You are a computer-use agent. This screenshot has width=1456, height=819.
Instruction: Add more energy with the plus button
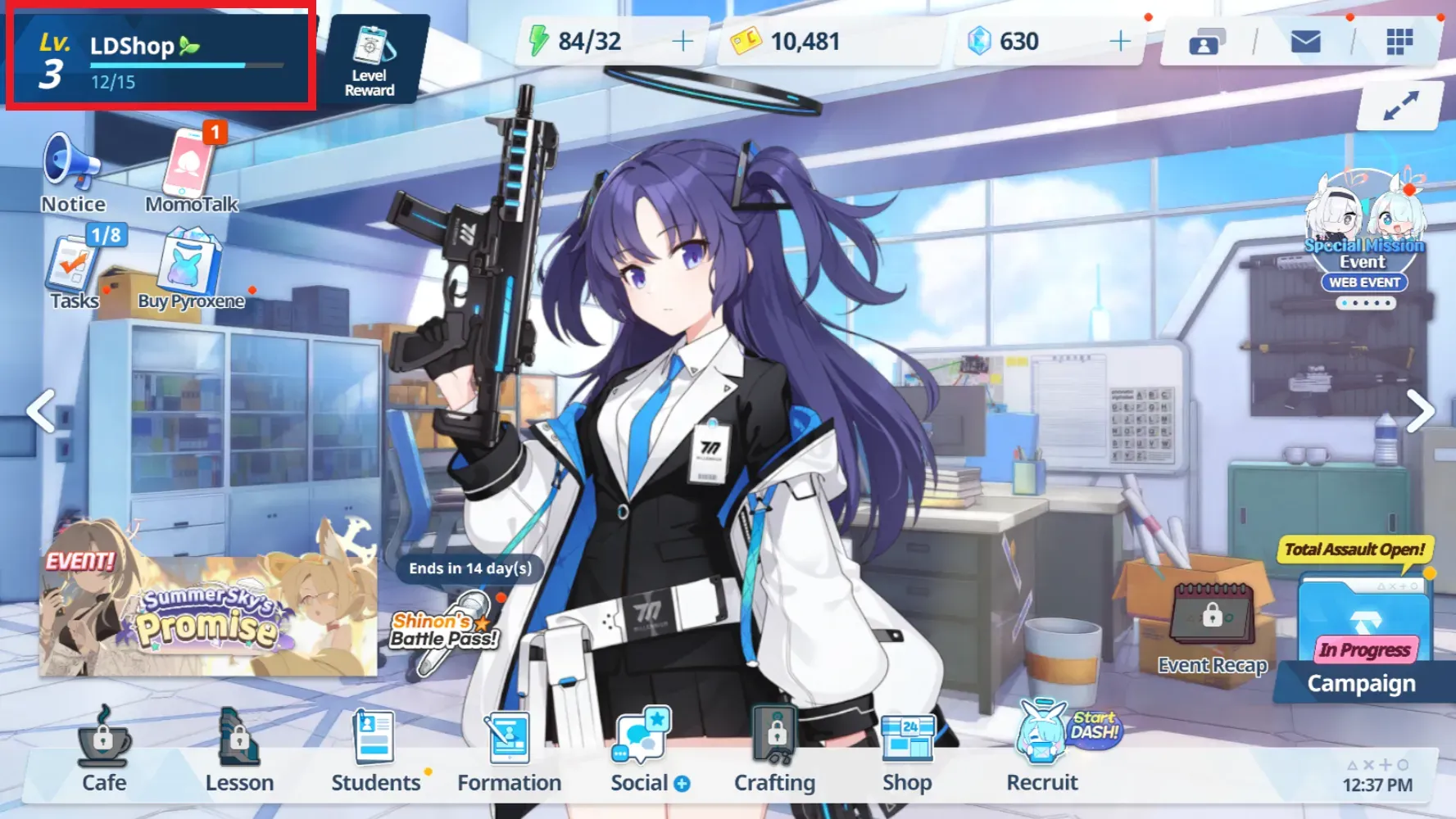(682, 41)
